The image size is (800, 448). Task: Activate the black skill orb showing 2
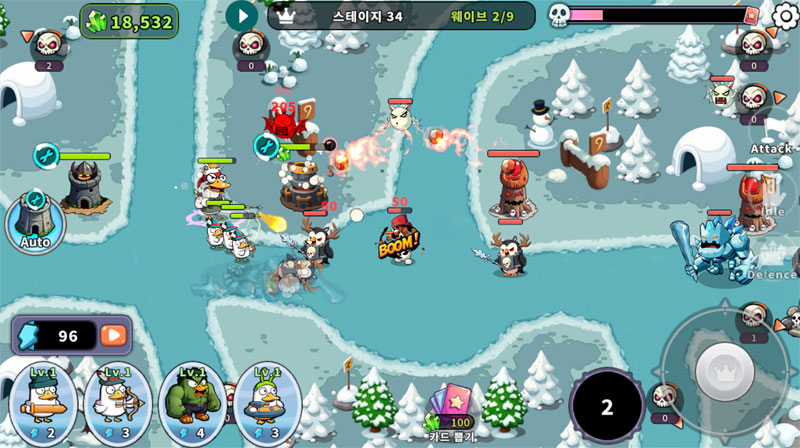[x=606, y=406]
